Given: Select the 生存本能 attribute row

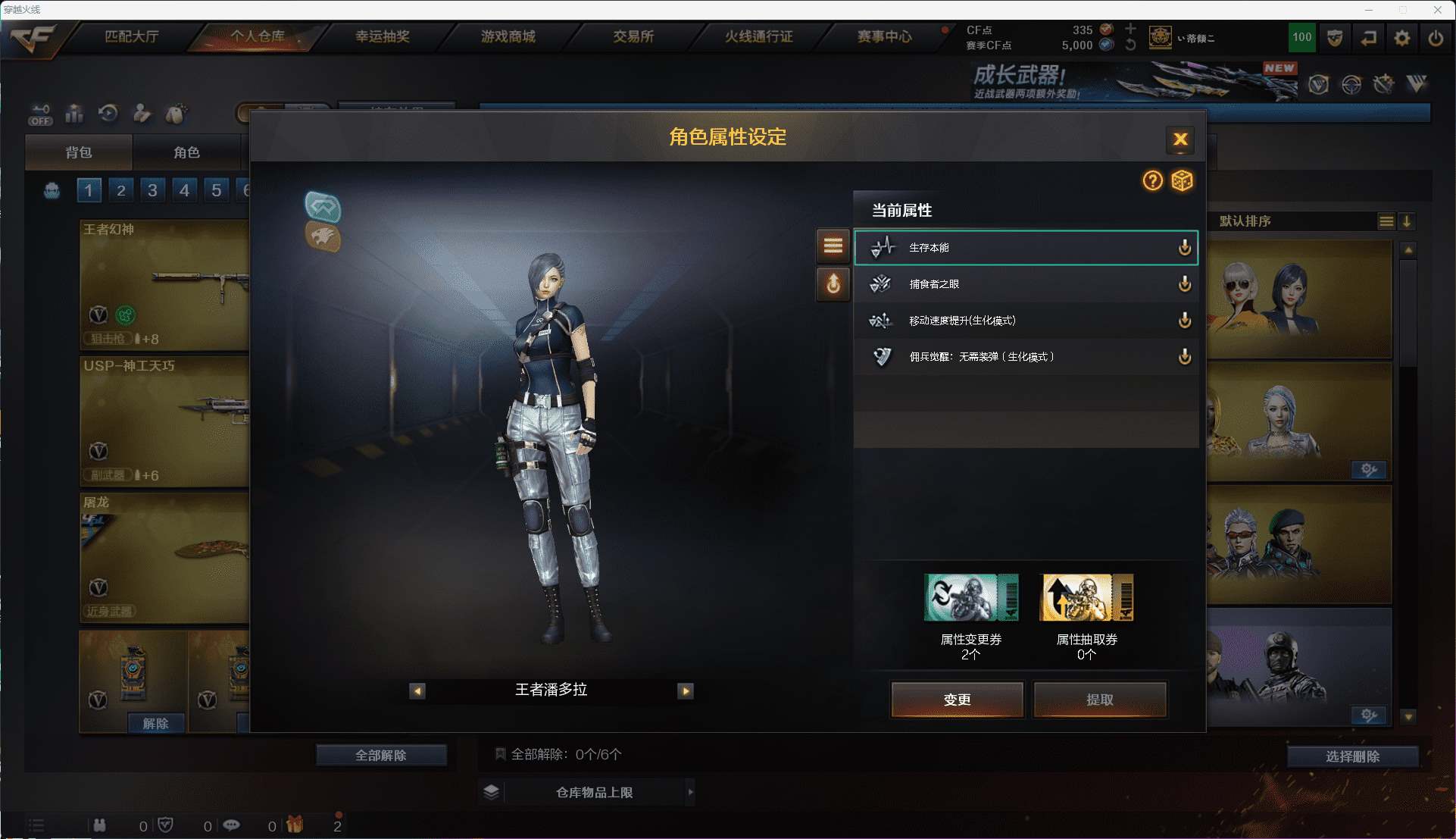Looking at the screenshot, I should (x=1025, y=248).
